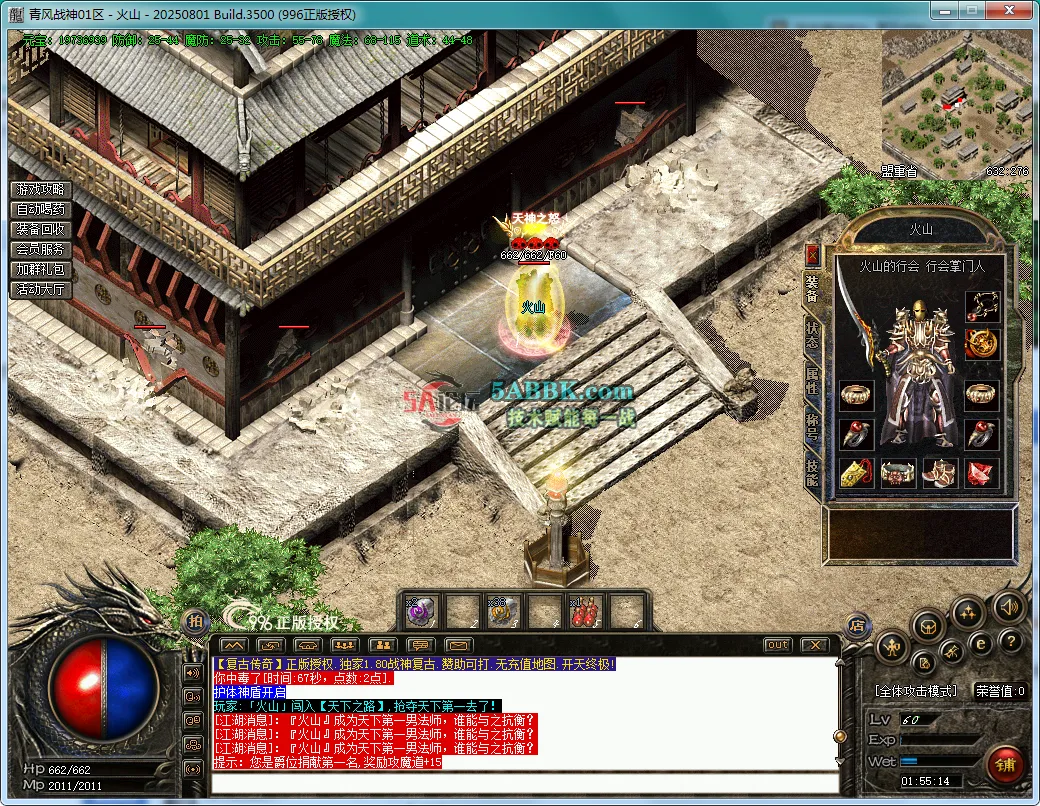Image resolution: width=1040 pixels, height=806 pixels.
Task: Open the minimap
Action: tap(955, 105)
